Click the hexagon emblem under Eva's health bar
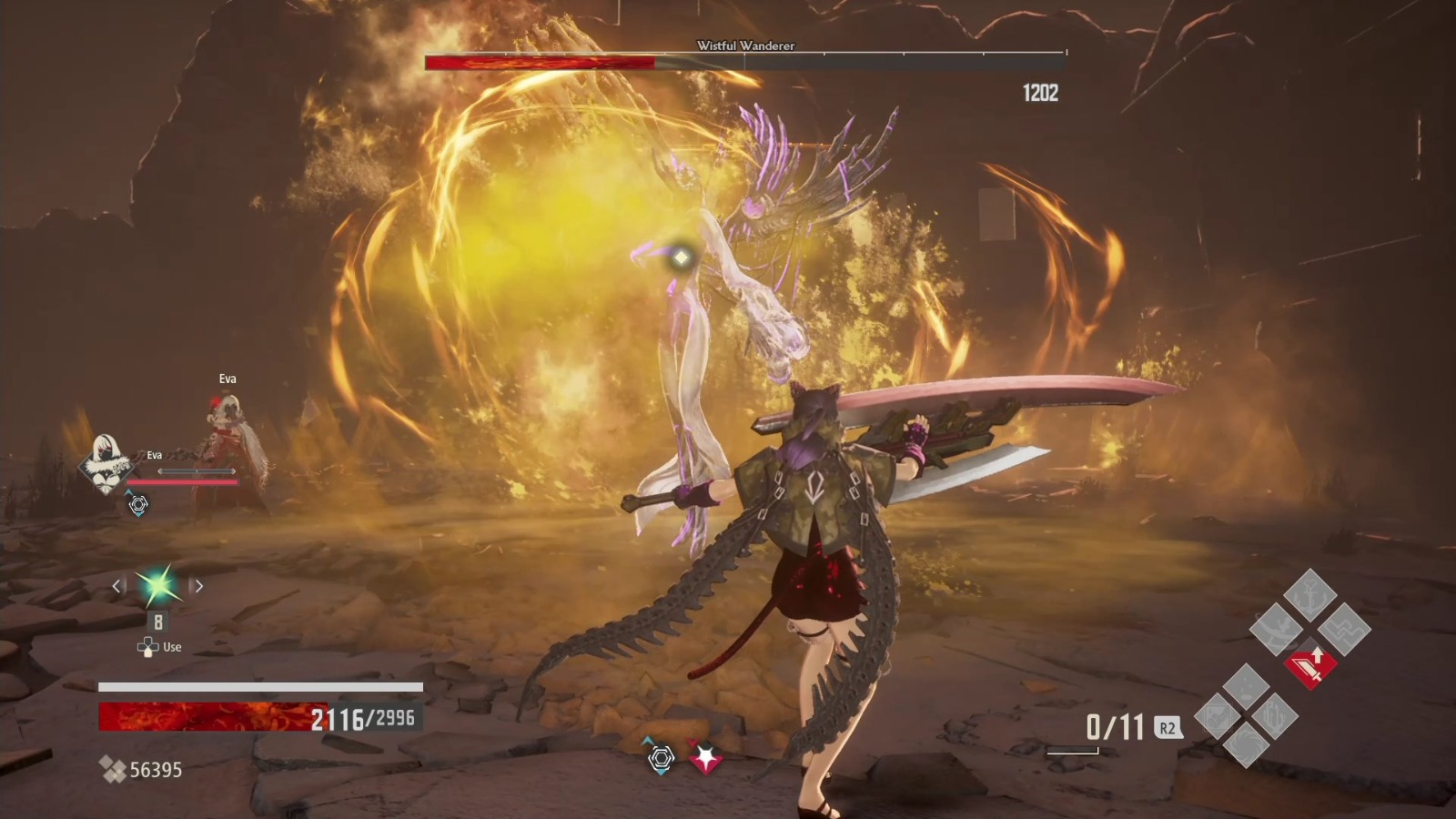Viewport: 1456px width, 819px height. 138,503
